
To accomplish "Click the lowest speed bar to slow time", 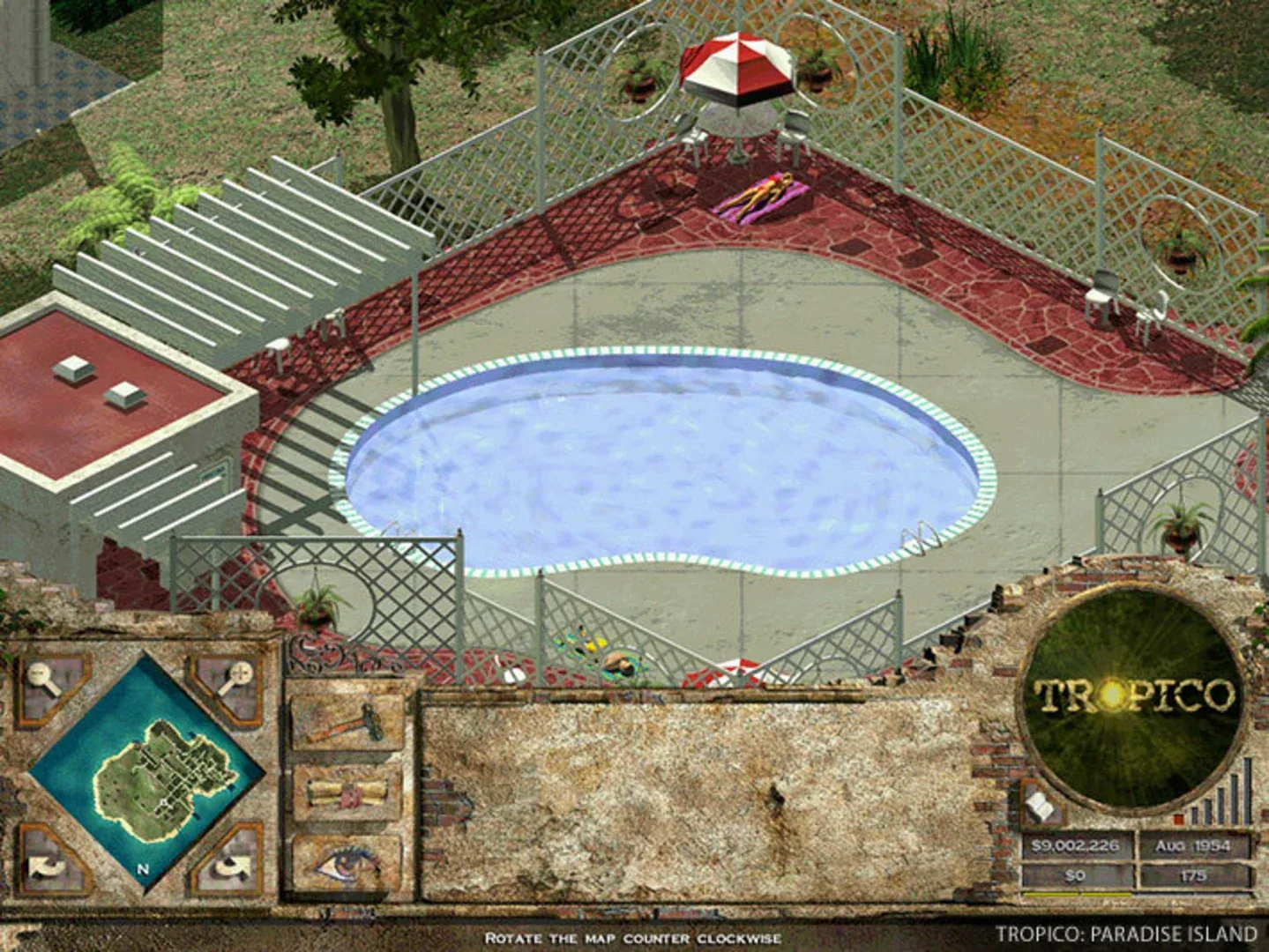I will (1193, 817).
